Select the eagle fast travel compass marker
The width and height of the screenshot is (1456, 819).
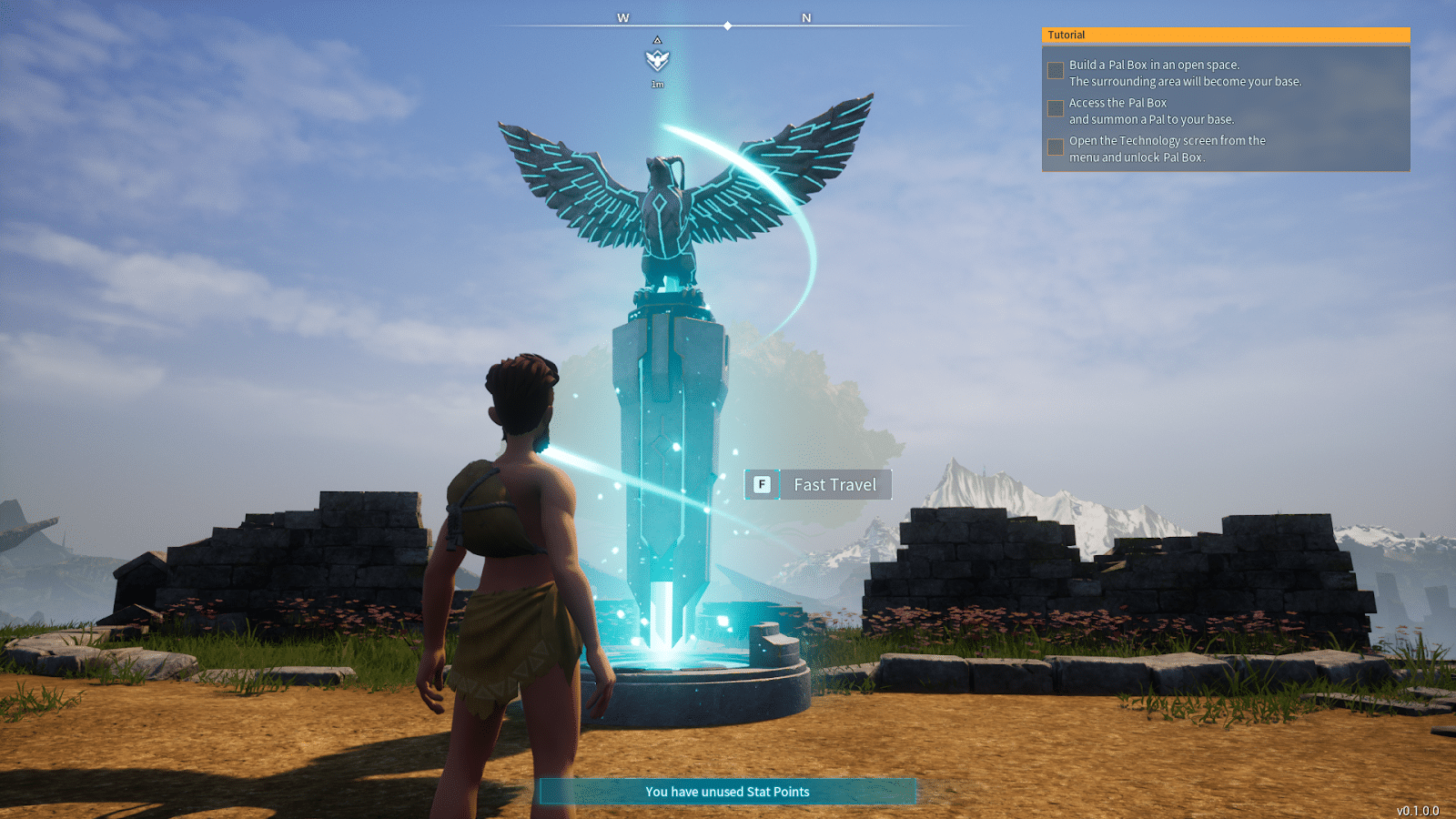point(657,60)
